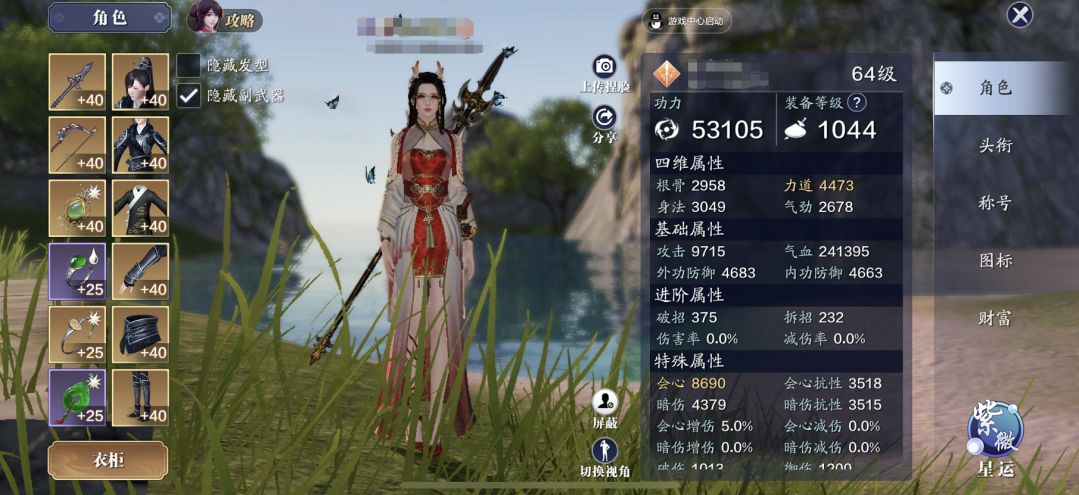The width and height of the screenshot is (1079, 495).
Task: Select the green amulet slot
Action: point(77,208)
